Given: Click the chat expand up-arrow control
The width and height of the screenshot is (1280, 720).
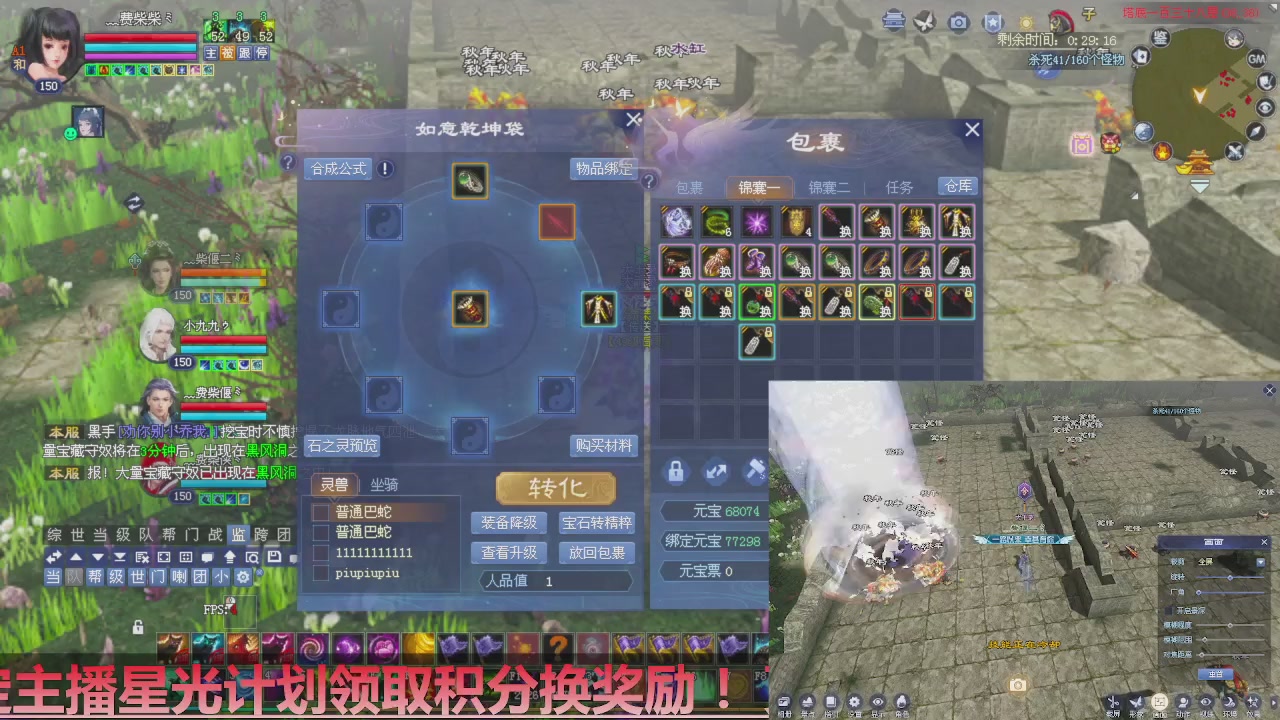Looking at the screenshot, I should coord(77,556).
